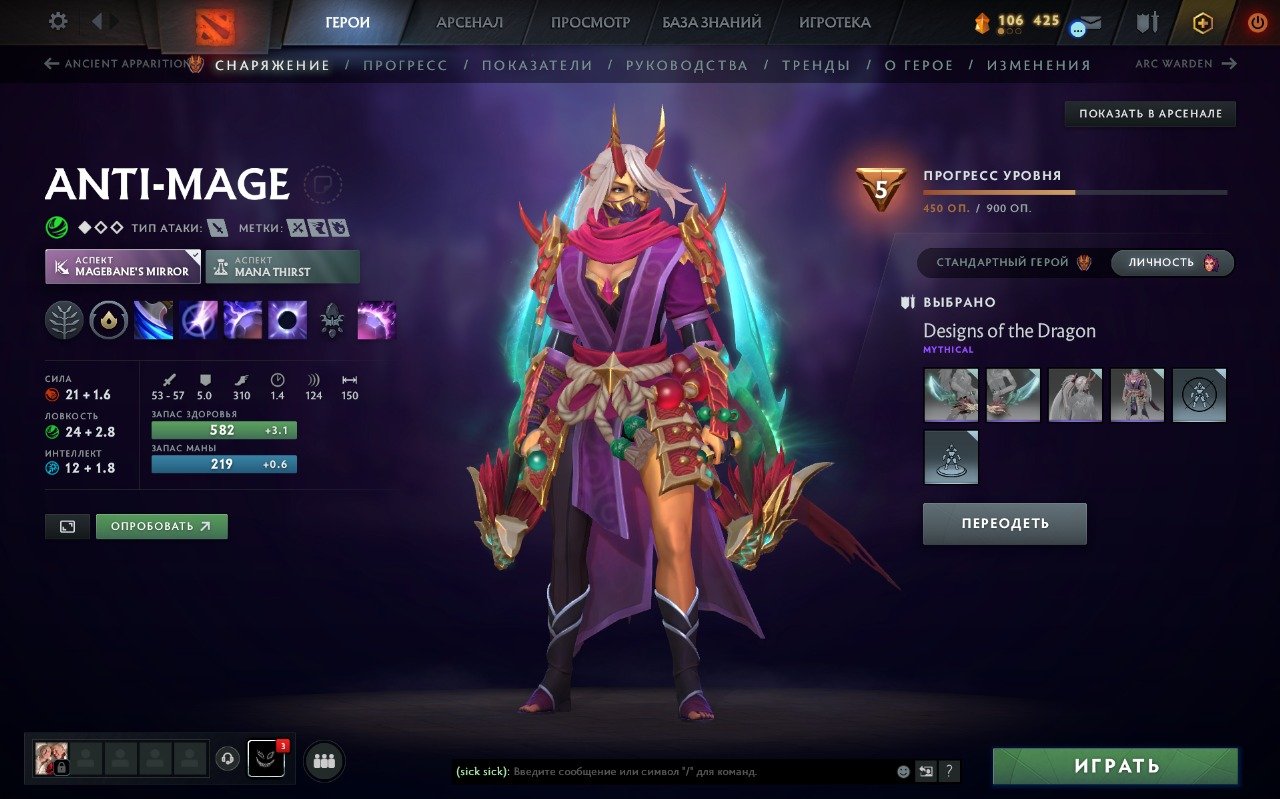Toggle the voice chat headset icon

pos(228,760)
